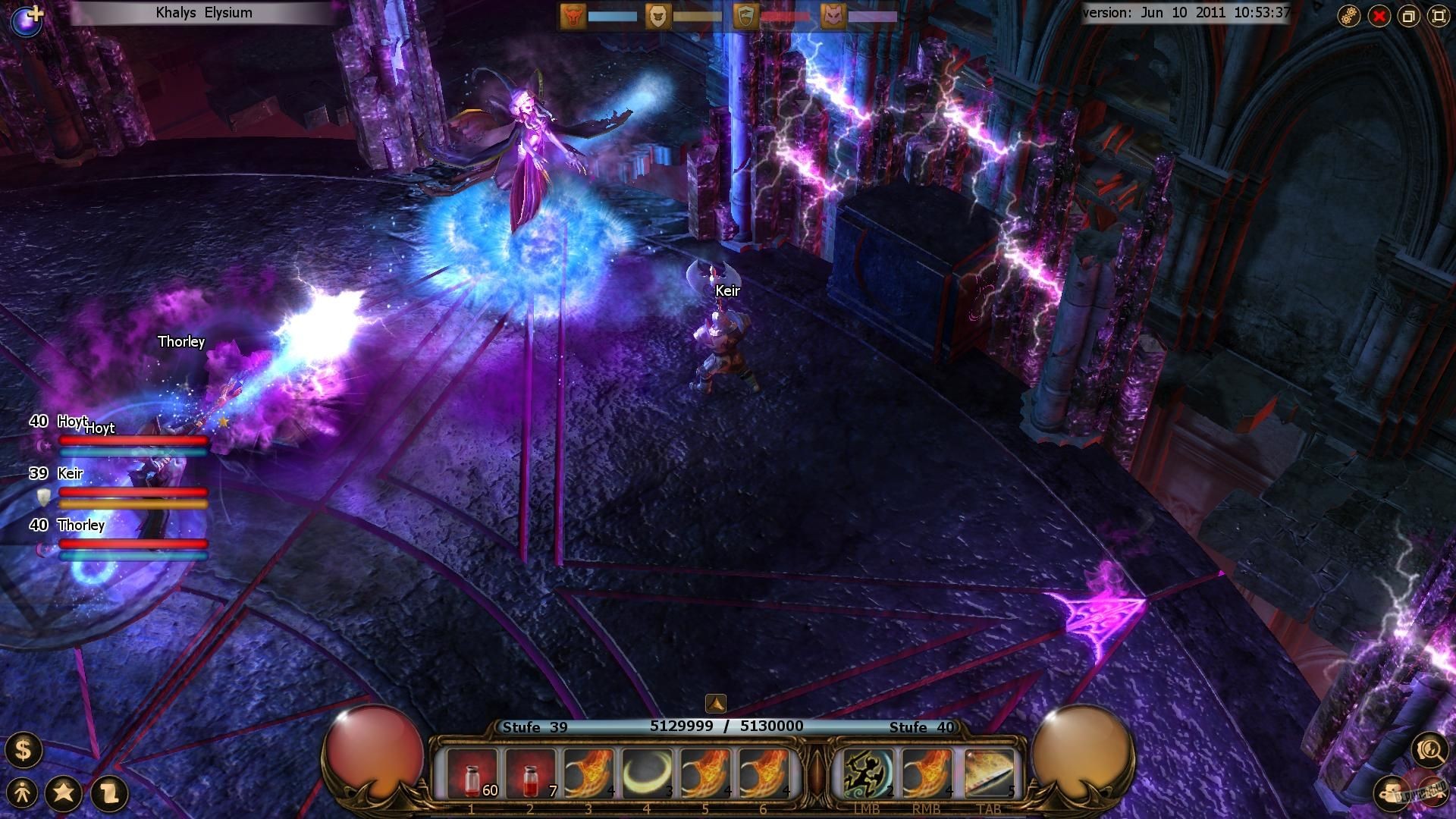The height and width of the screenshot is (819, 1456).
Task: Activate the melee skill assigned to LMB
Action: point(867,771)
